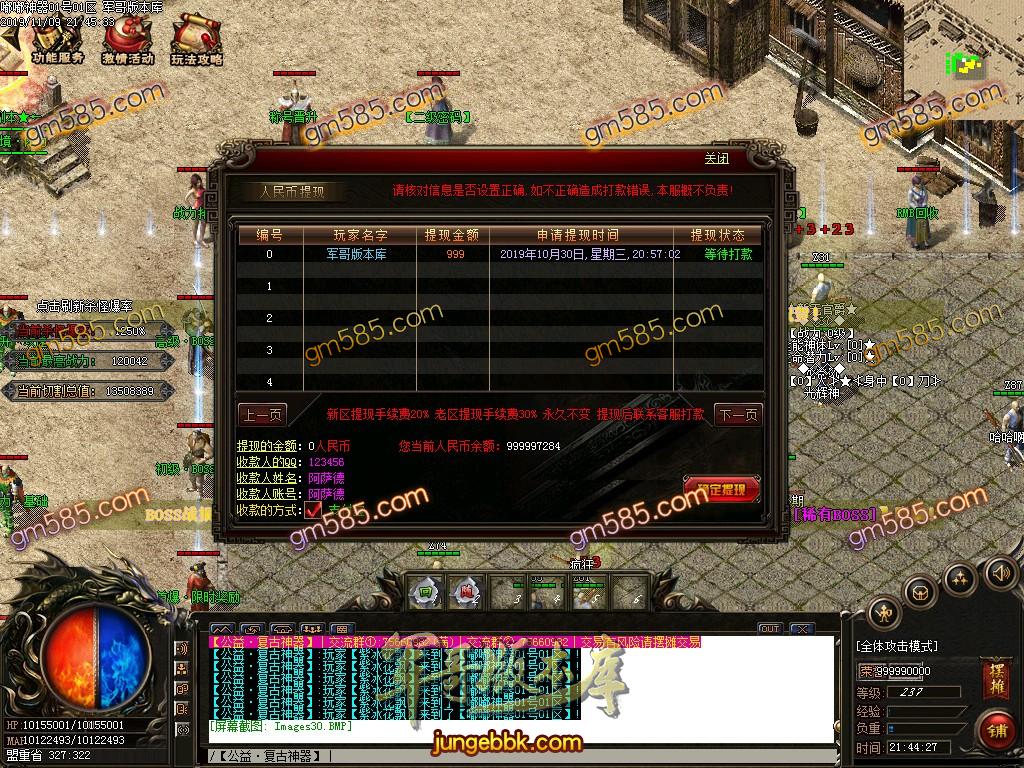Screen dimensions: 1024x768
Task: Toggle the 收款的方式 payment method checkbox
Action: coord(313,509)
